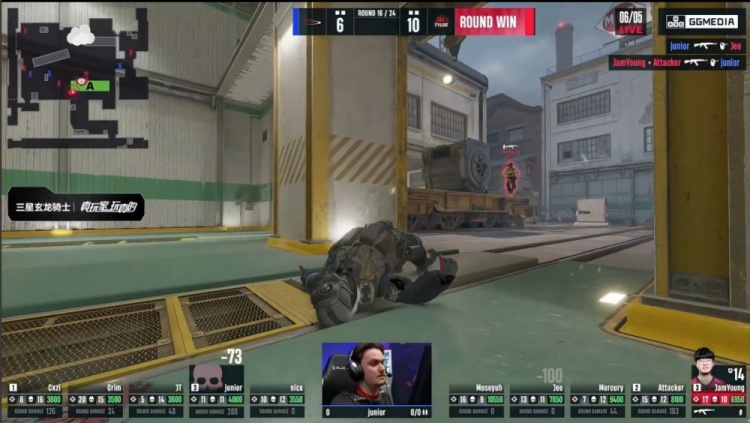Click the Chinese sponsor banner

coord(76,209)
